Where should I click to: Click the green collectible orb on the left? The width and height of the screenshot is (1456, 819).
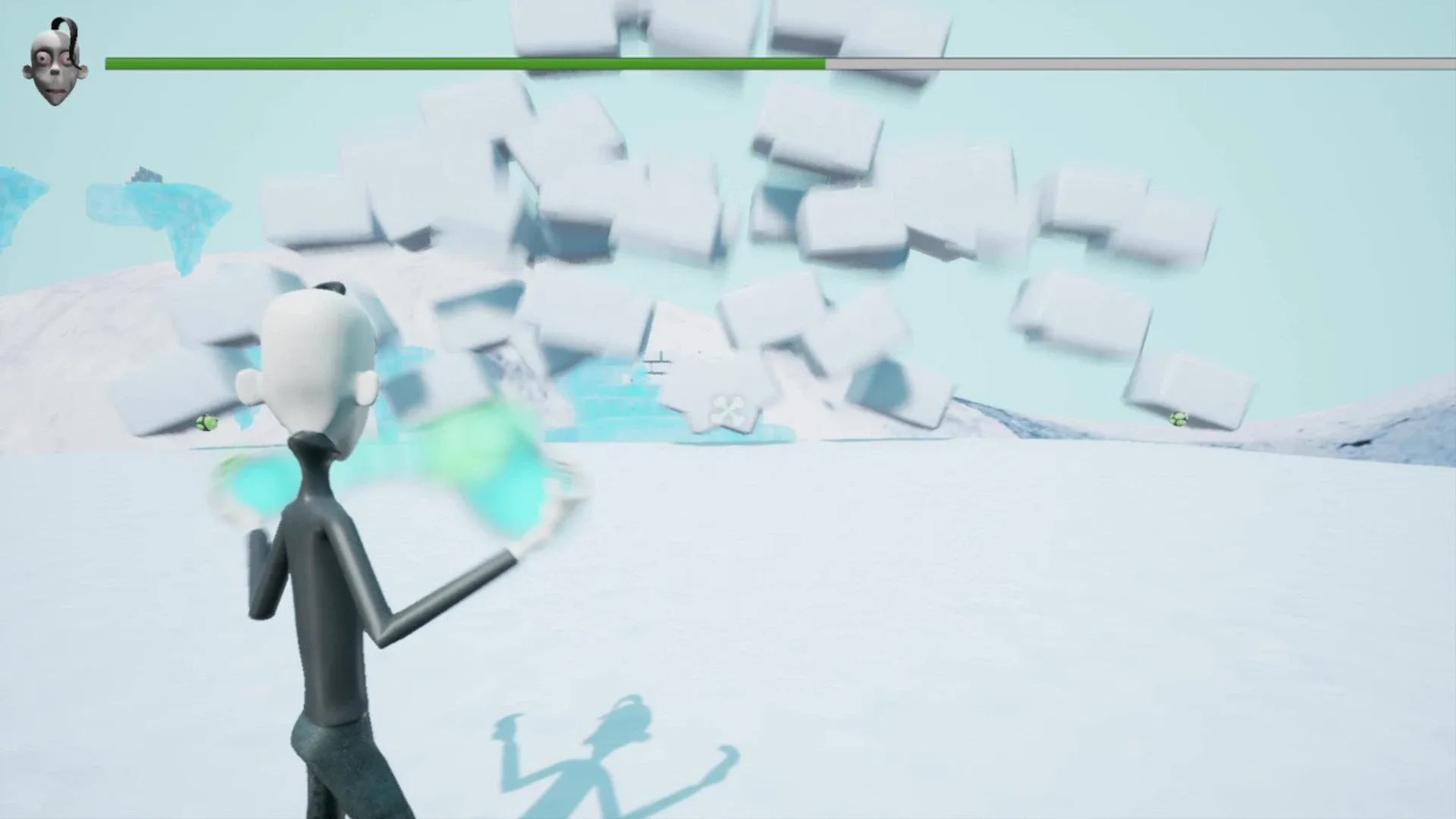pyautogui.click(x=205, y=422)
